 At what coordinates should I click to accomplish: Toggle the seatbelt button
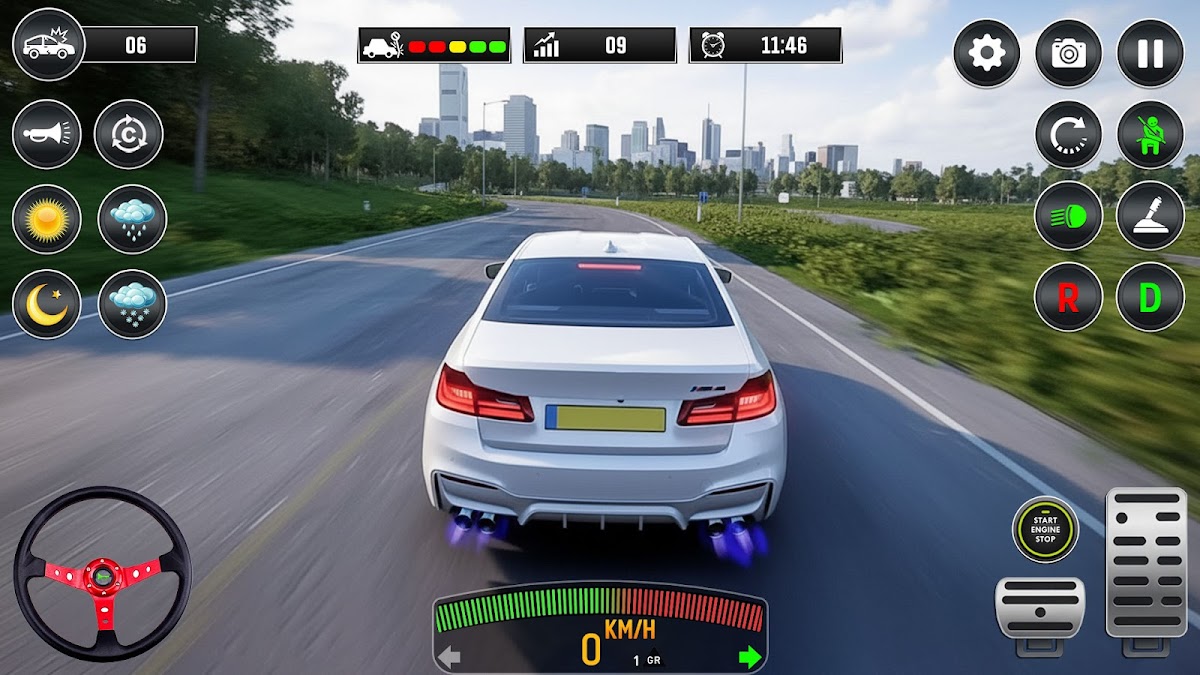tap(1150, 134)
